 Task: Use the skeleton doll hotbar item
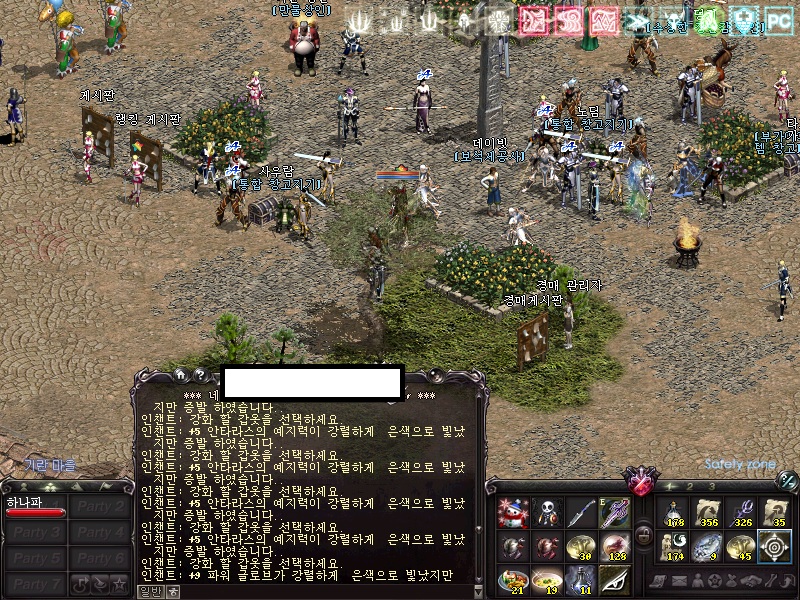[x=547, y=514]
